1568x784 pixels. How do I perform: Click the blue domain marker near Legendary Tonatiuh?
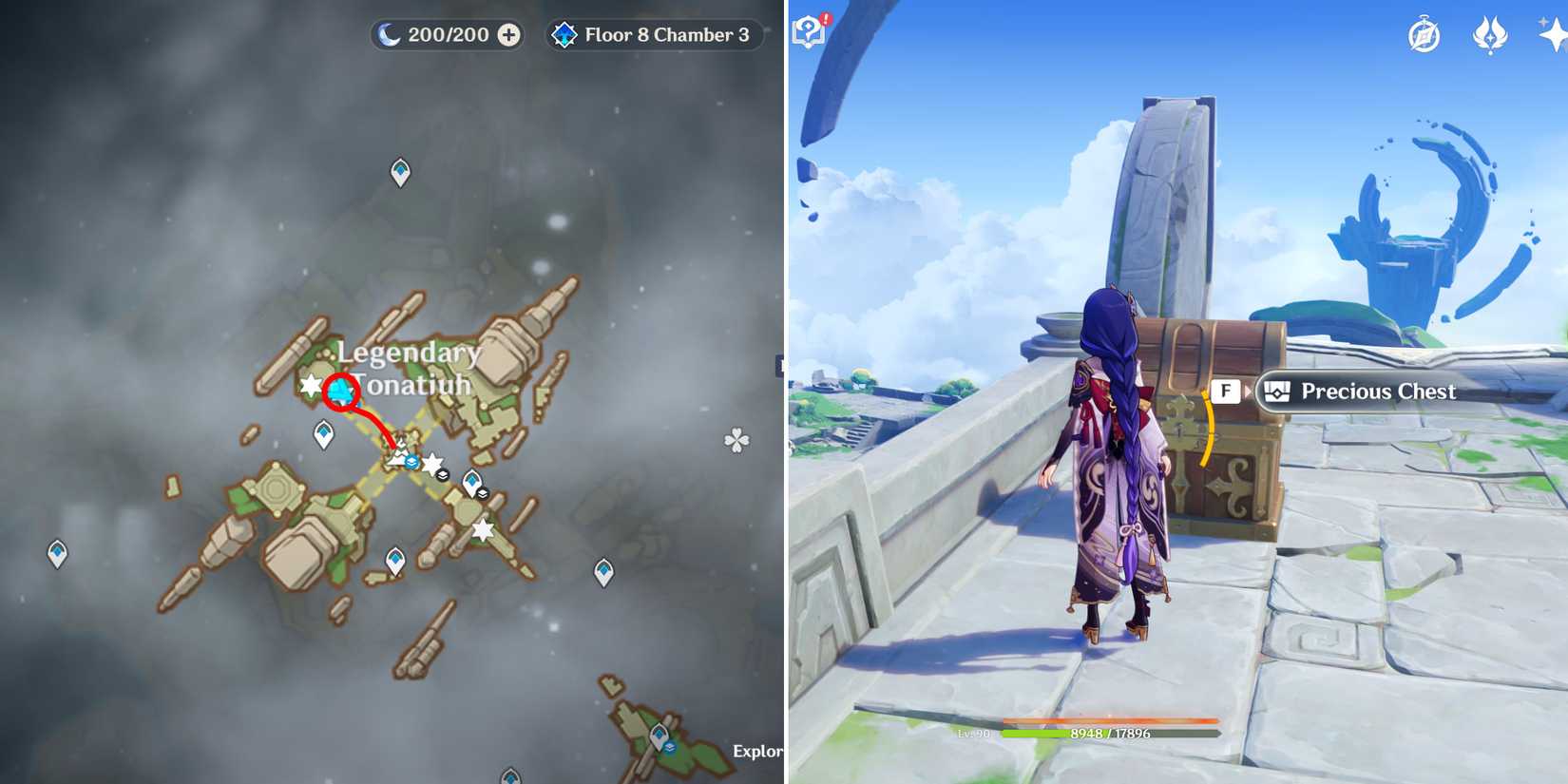pyautogui.click(x=340, y=388)
